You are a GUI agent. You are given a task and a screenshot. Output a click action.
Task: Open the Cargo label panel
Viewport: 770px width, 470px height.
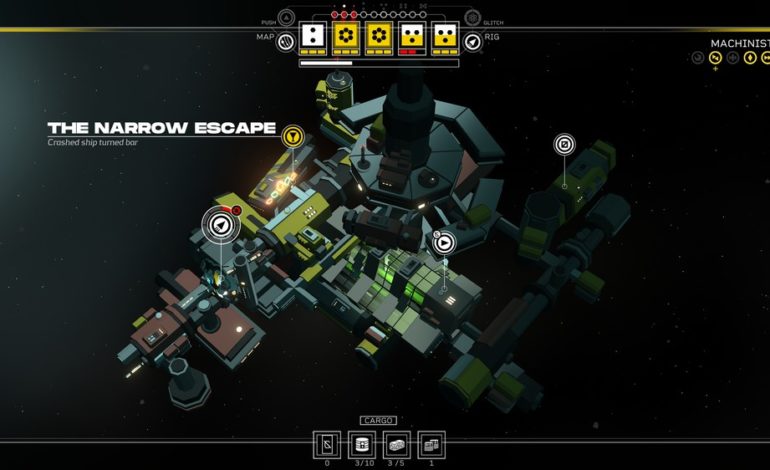[x=378, y=421]
